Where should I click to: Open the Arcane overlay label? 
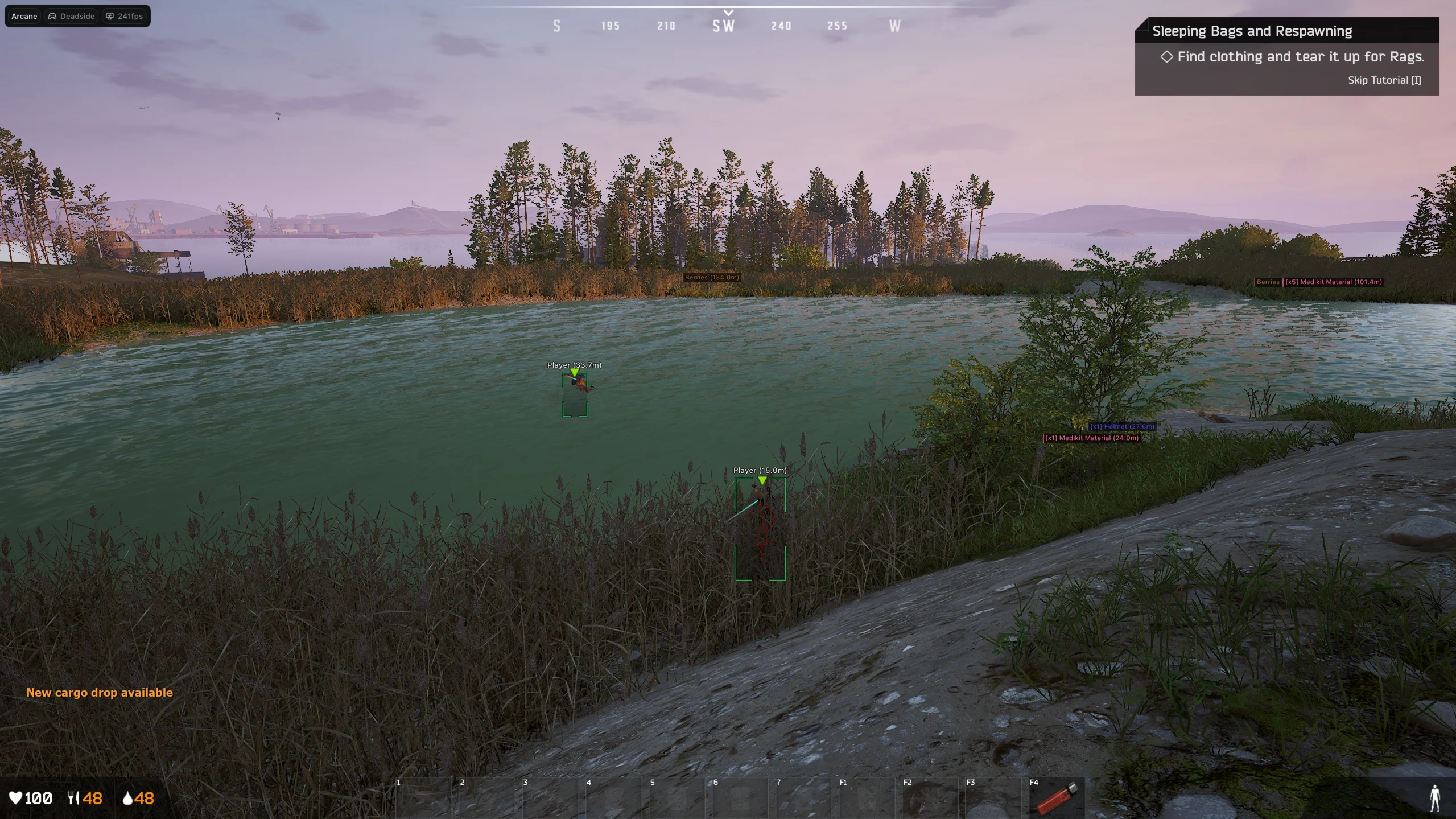[x=24, y=17]
